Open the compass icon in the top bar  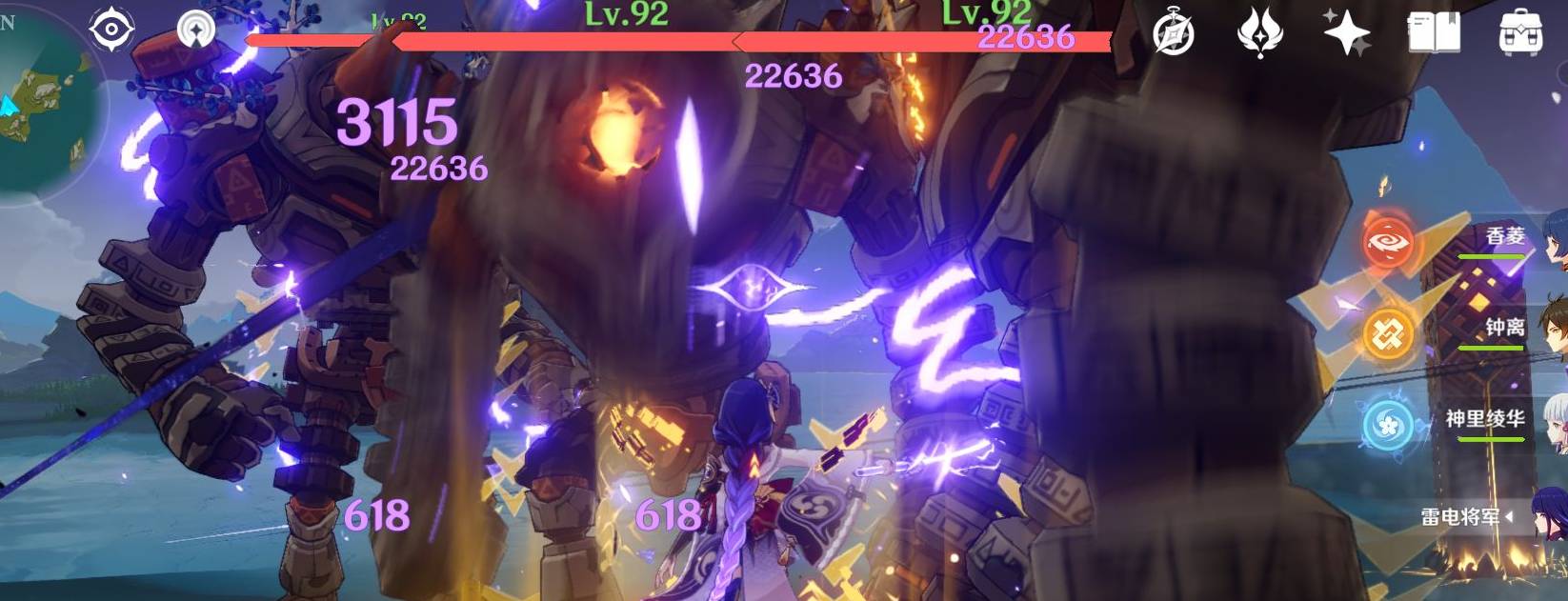point(1174,34)
